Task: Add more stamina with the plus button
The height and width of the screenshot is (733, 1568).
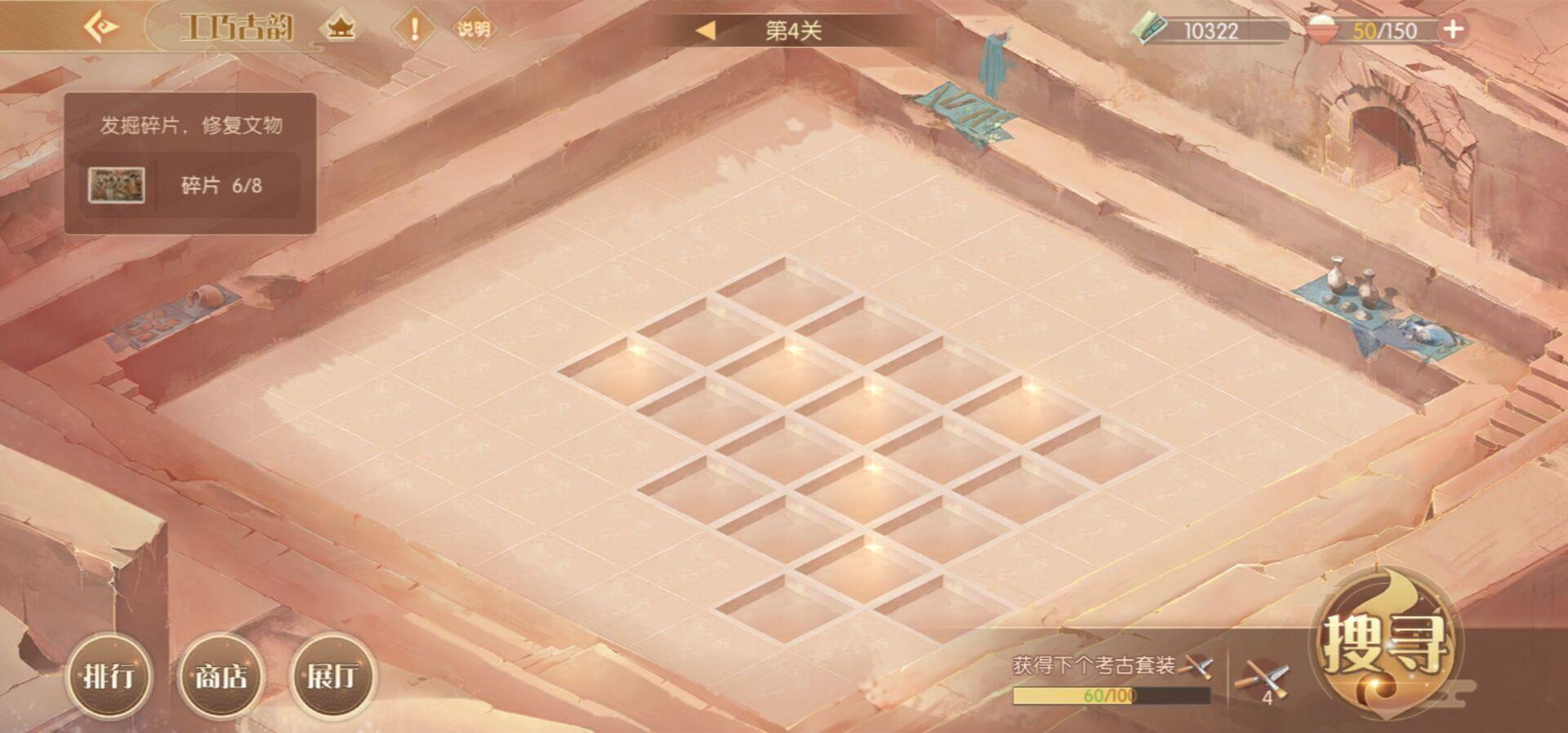Action: point(1453,30)
